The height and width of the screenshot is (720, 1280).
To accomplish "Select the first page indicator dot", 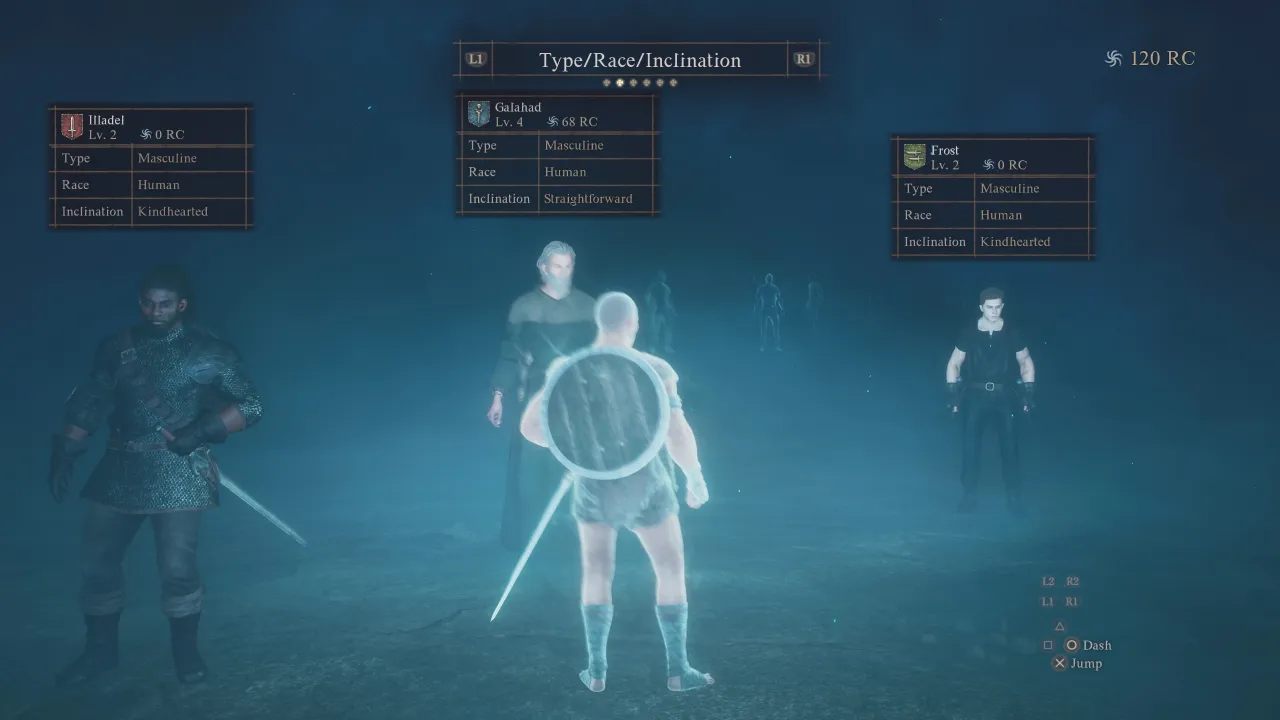I will 606,82.
